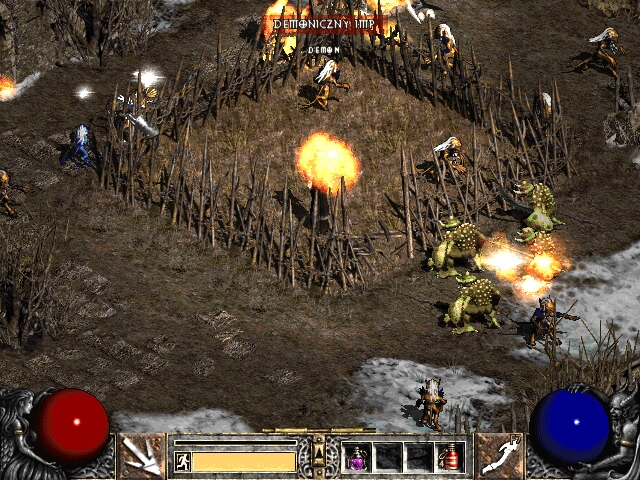Use the red potion in the belt
640x480 pixels.
(x=449, y=457)
